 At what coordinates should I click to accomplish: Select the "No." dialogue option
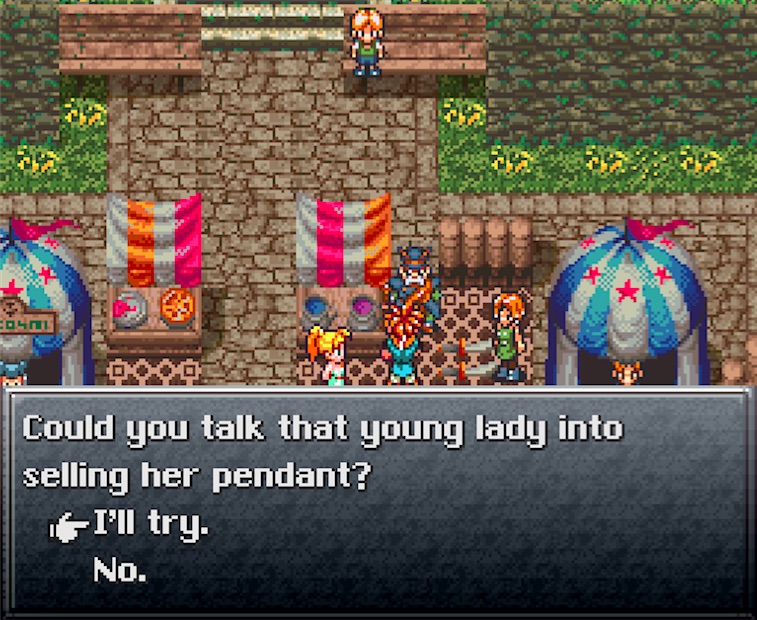(120, 570)
